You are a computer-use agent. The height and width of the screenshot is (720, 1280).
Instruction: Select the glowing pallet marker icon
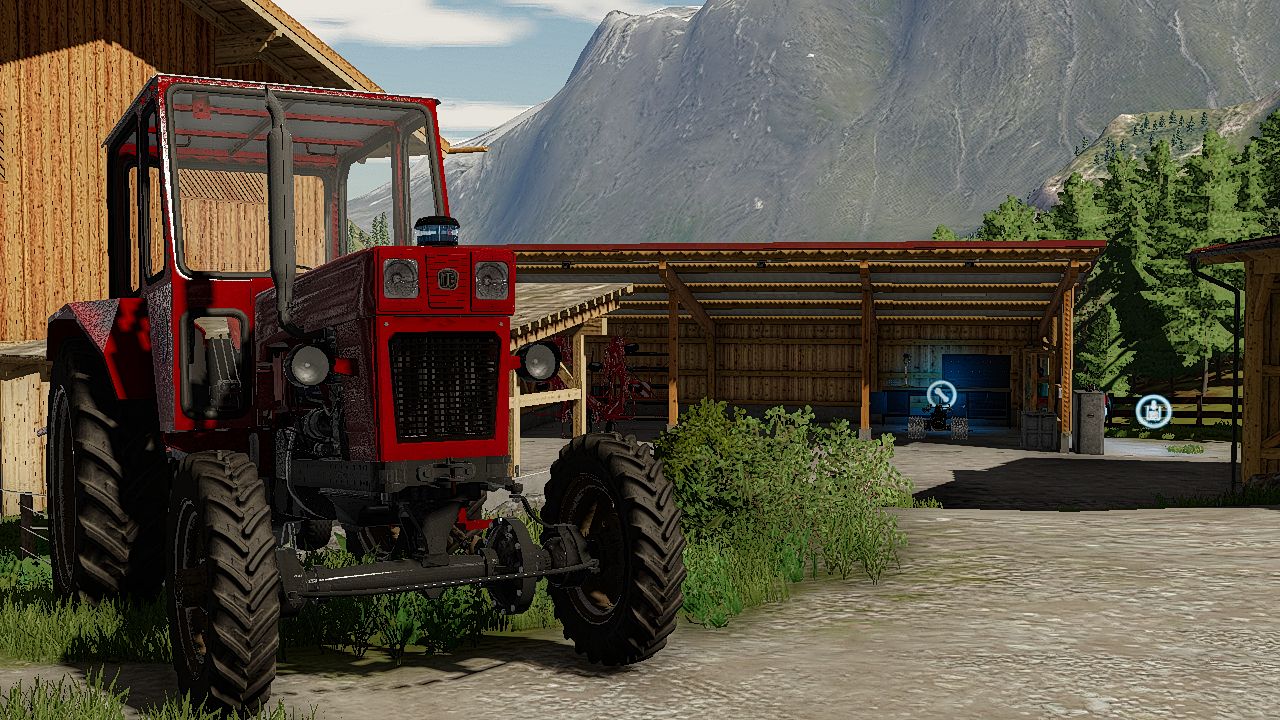[x=1153, y=411]
